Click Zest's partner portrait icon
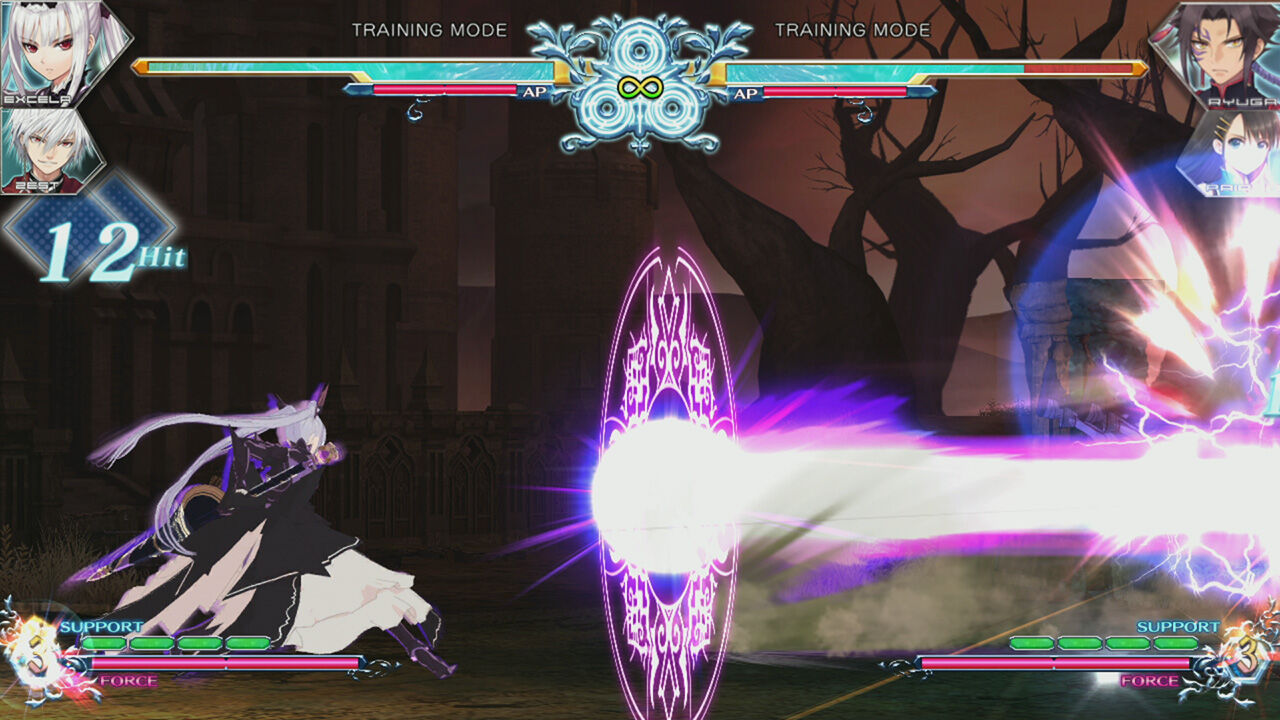The width and height of the screenshot is (1280, 720). click(45, 150)
